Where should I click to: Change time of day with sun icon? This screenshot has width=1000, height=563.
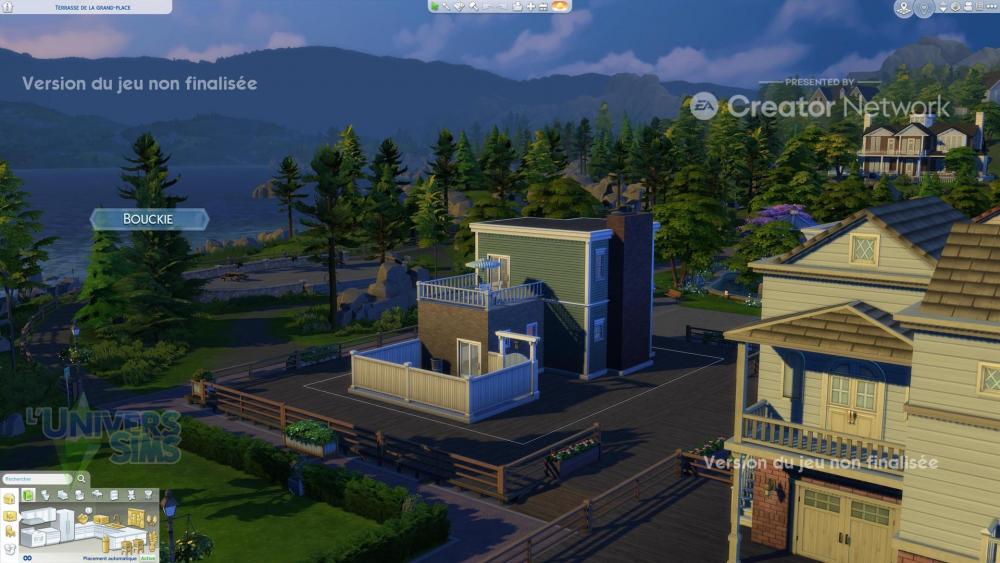[559, 5]
